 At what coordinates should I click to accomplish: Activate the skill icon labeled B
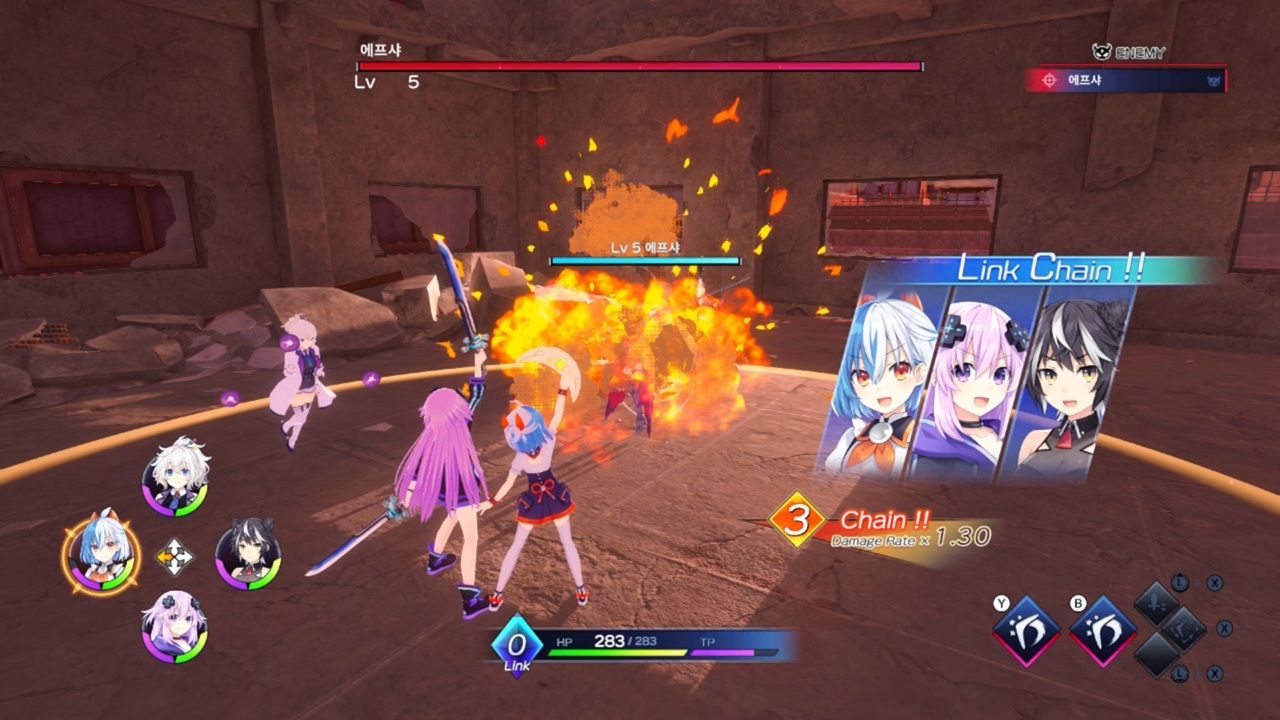click(1103, 630)
